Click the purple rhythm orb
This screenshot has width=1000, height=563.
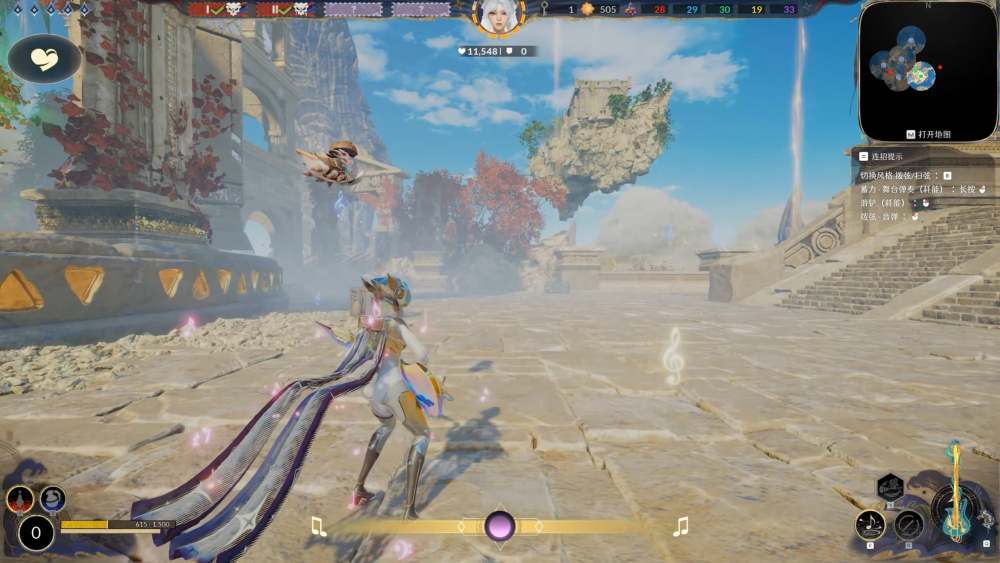pyautogui.click(x=499, y=526)
